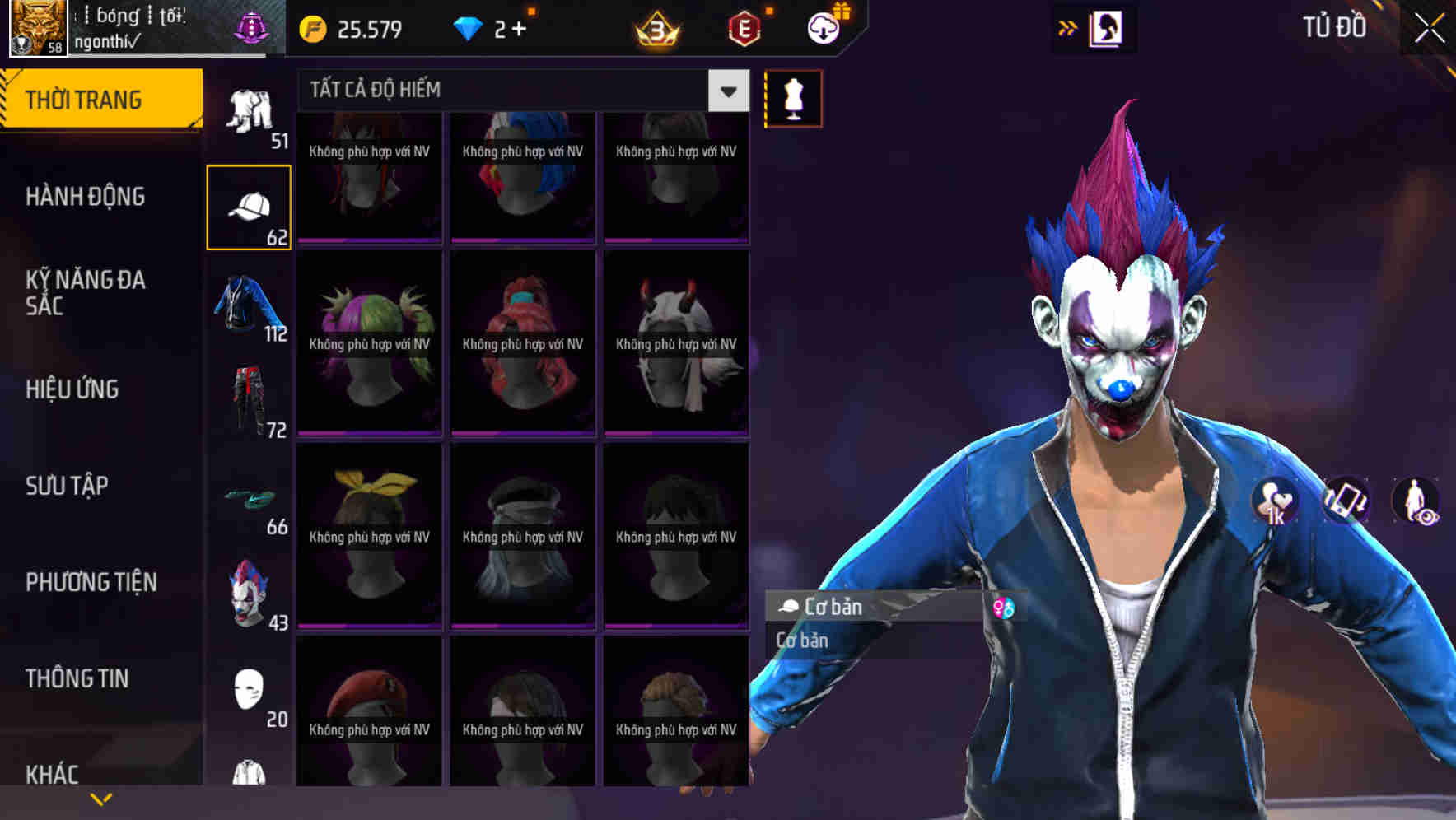Select the PHƯƠNG TIỆN menu item
The image size is (1456, 820).
91,581
